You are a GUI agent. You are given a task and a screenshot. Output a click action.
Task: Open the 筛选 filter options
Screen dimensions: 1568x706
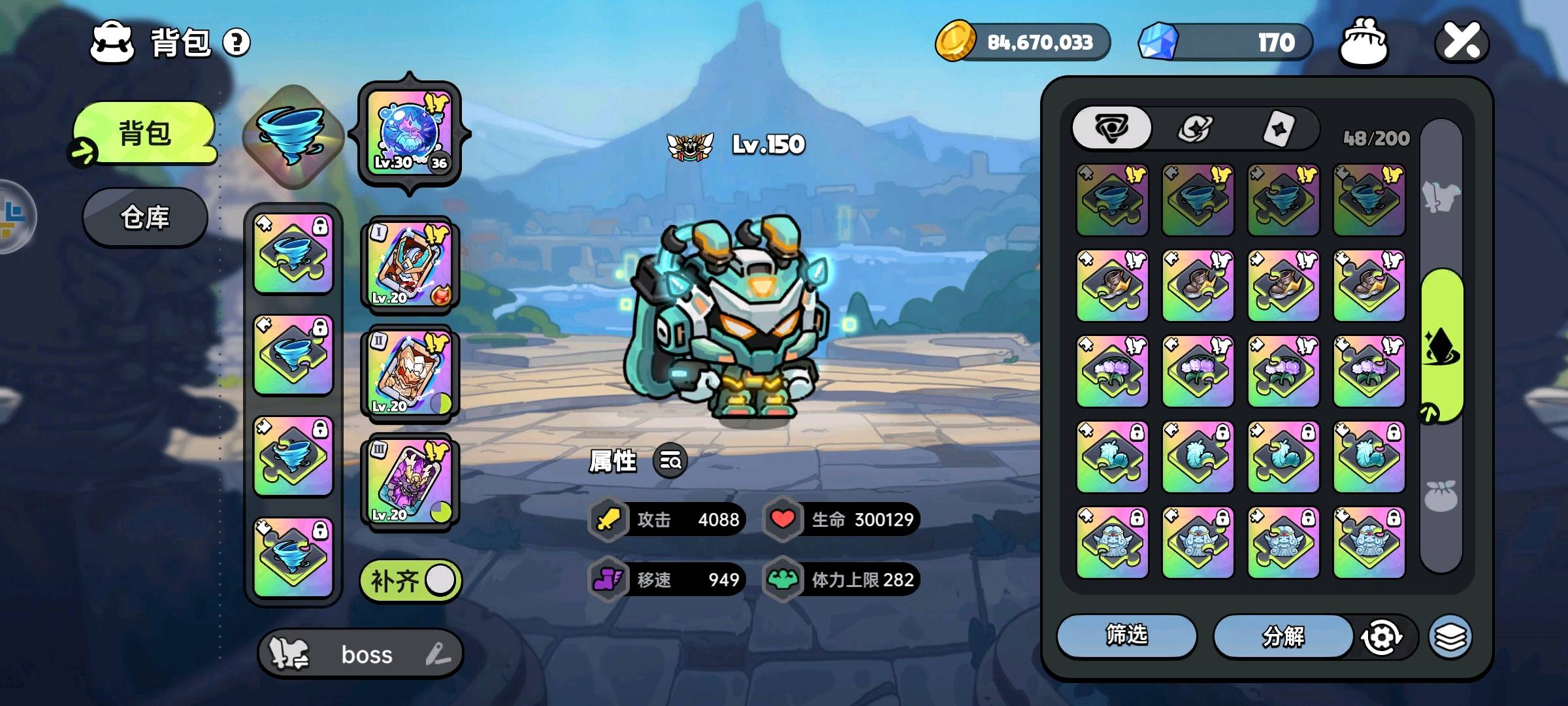(1126, 635)
